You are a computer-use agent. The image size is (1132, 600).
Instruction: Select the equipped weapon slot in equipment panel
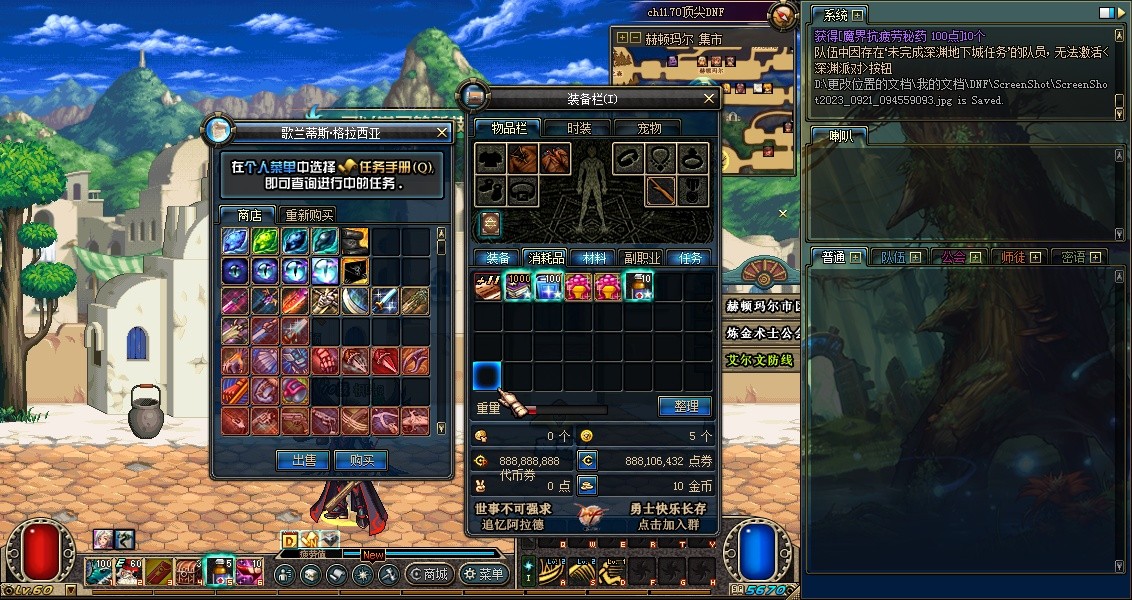[x=660, y=190]
